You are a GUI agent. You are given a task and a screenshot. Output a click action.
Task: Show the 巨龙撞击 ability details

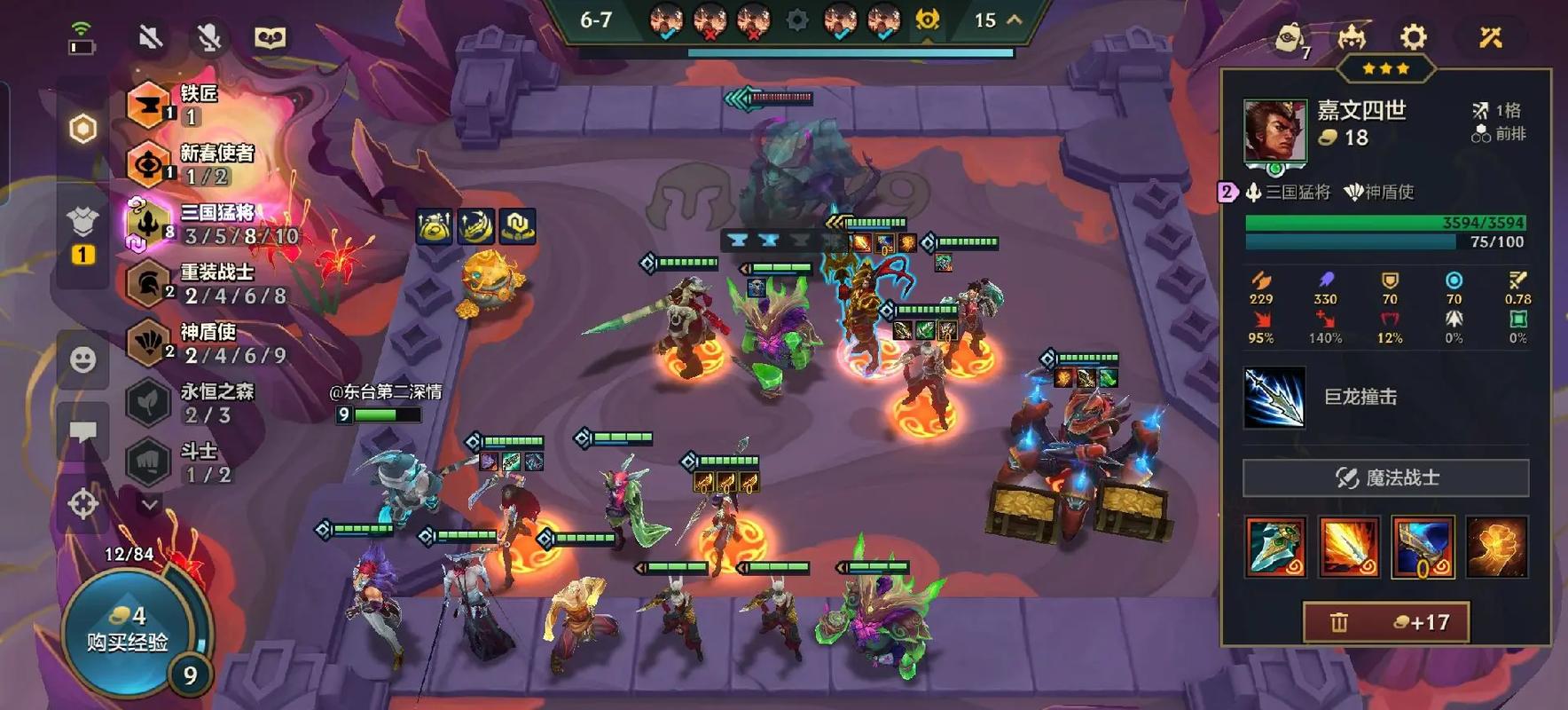point(1274,397)
